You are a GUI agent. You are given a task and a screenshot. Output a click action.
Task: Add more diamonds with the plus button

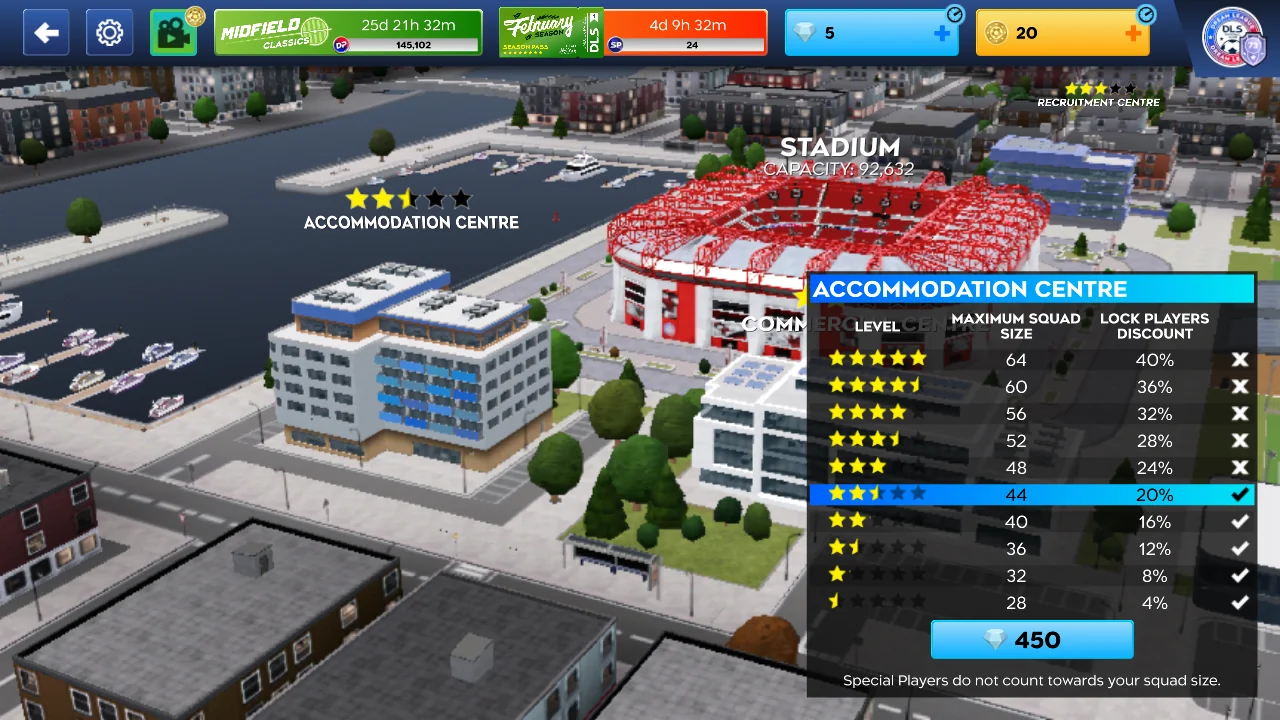point(941,33)
